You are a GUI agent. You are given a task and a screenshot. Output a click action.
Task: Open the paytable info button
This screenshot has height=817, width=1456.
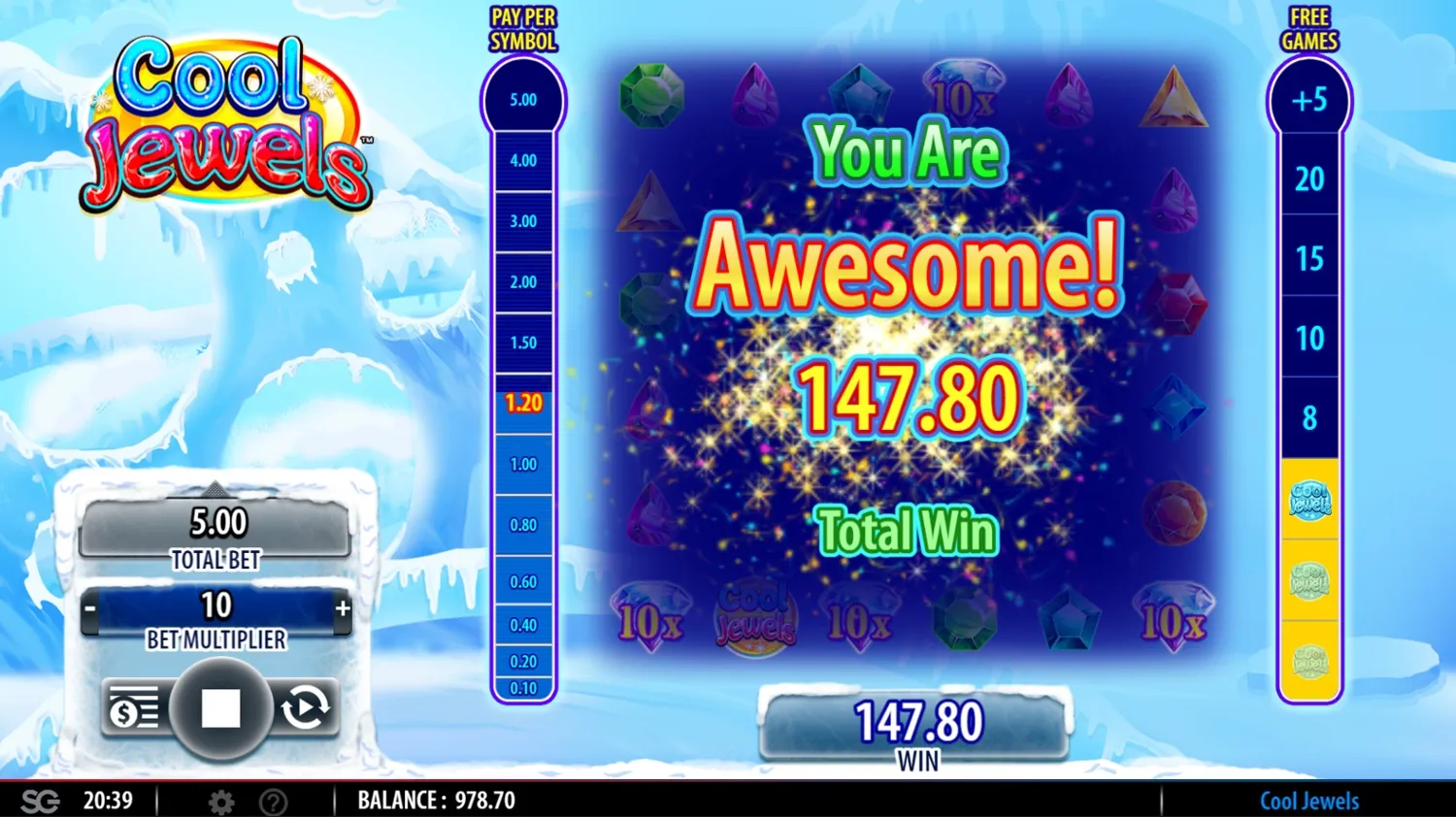click(x=133, y=708)
